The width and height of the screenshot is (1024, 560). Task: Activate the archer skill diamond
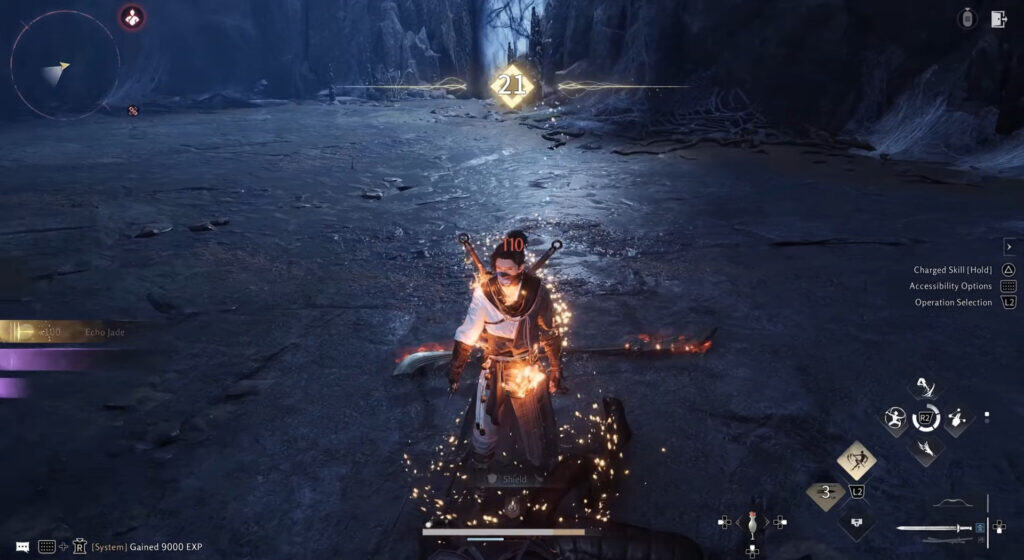point(893,419)
